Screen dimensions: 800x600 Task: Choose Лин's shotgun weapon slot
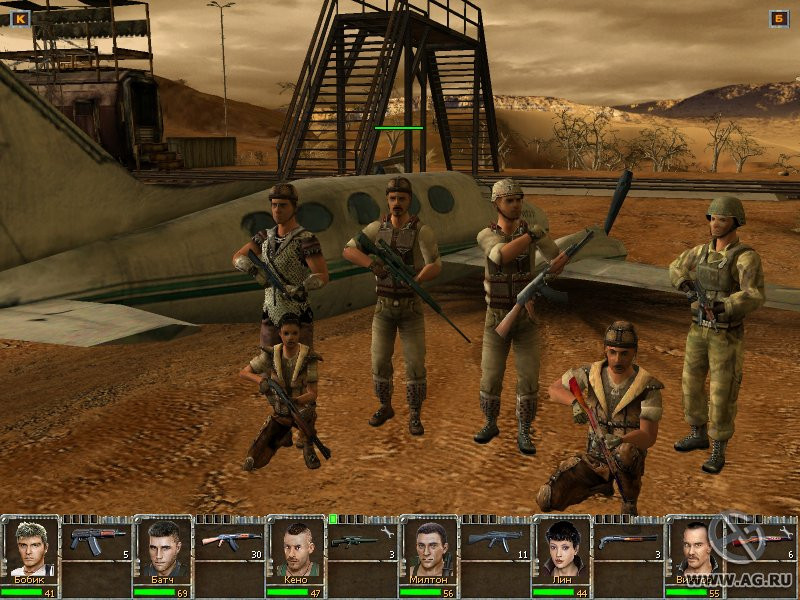pos(629,541)
